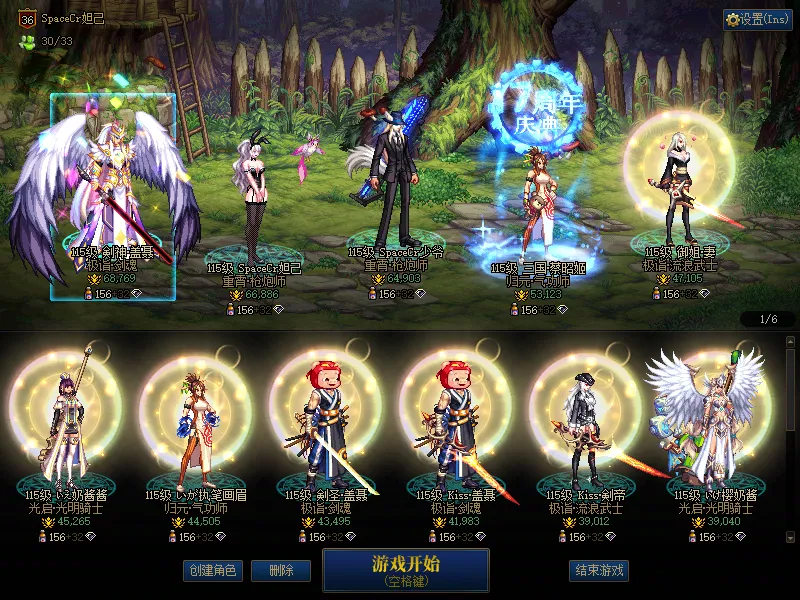Click 游戏开始 to start the game
Image resolution: width=800 pixels, height=600 pixels.
(x=405, y=570)
